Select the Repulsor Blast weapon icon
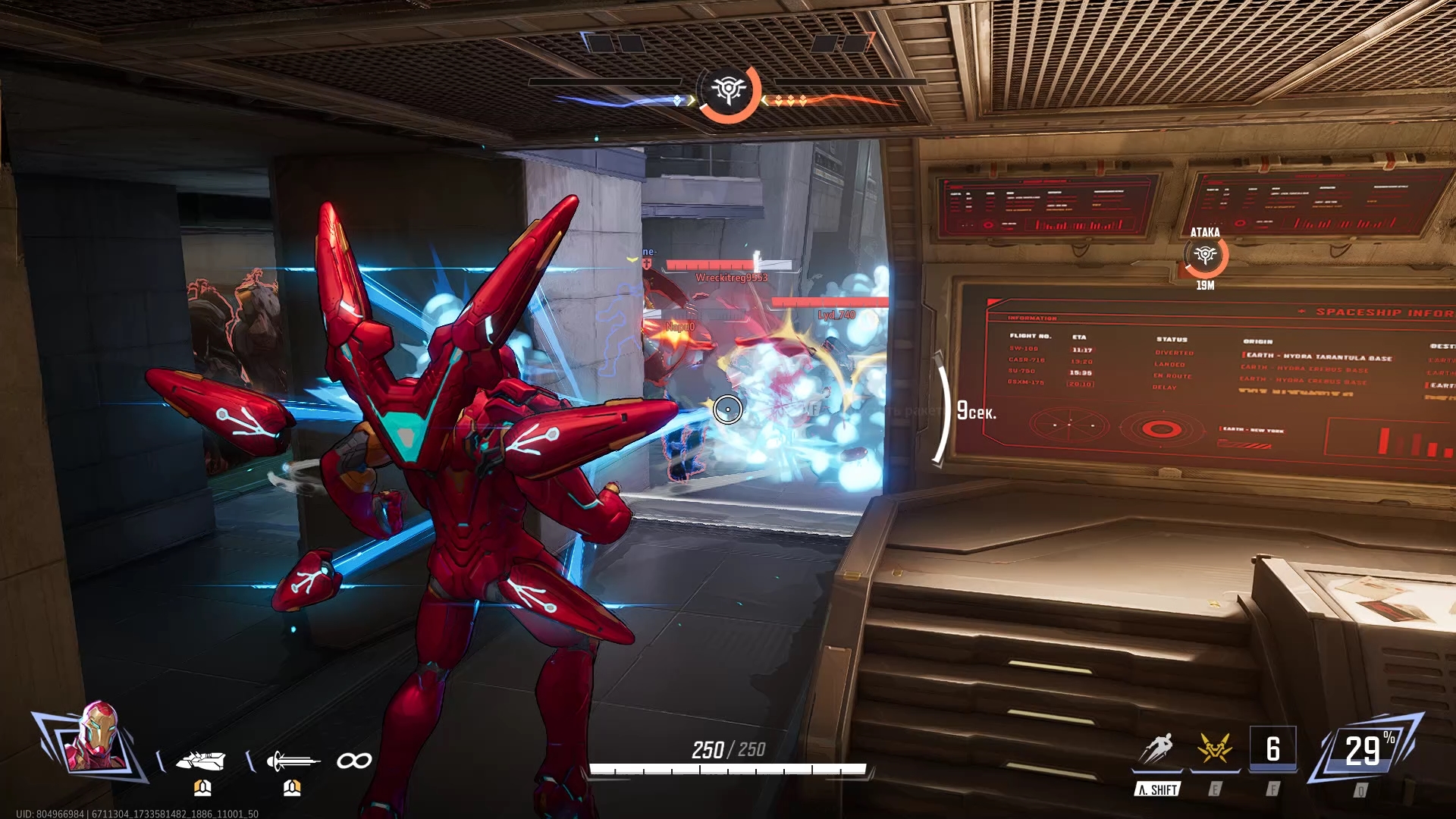The image size is (1456, 819). coord(201,761)
